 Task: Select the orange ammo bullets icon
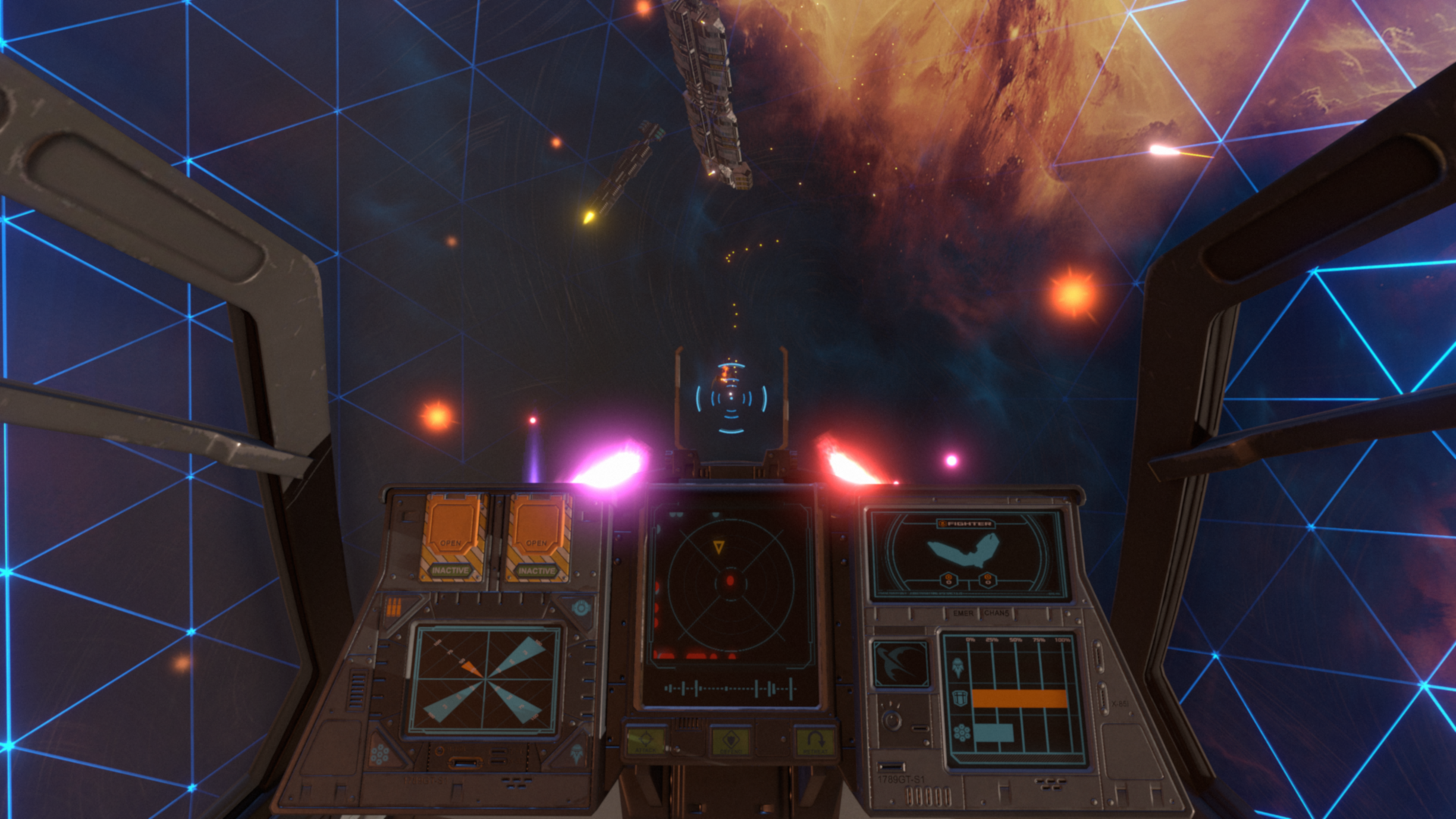pos(394,607)
